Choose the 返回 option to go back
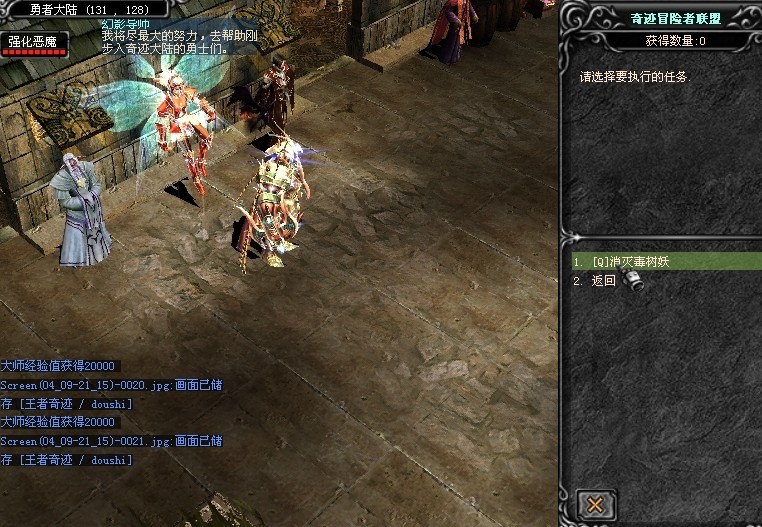Viewport: 762px width, 527px height. tap(603, 281)
